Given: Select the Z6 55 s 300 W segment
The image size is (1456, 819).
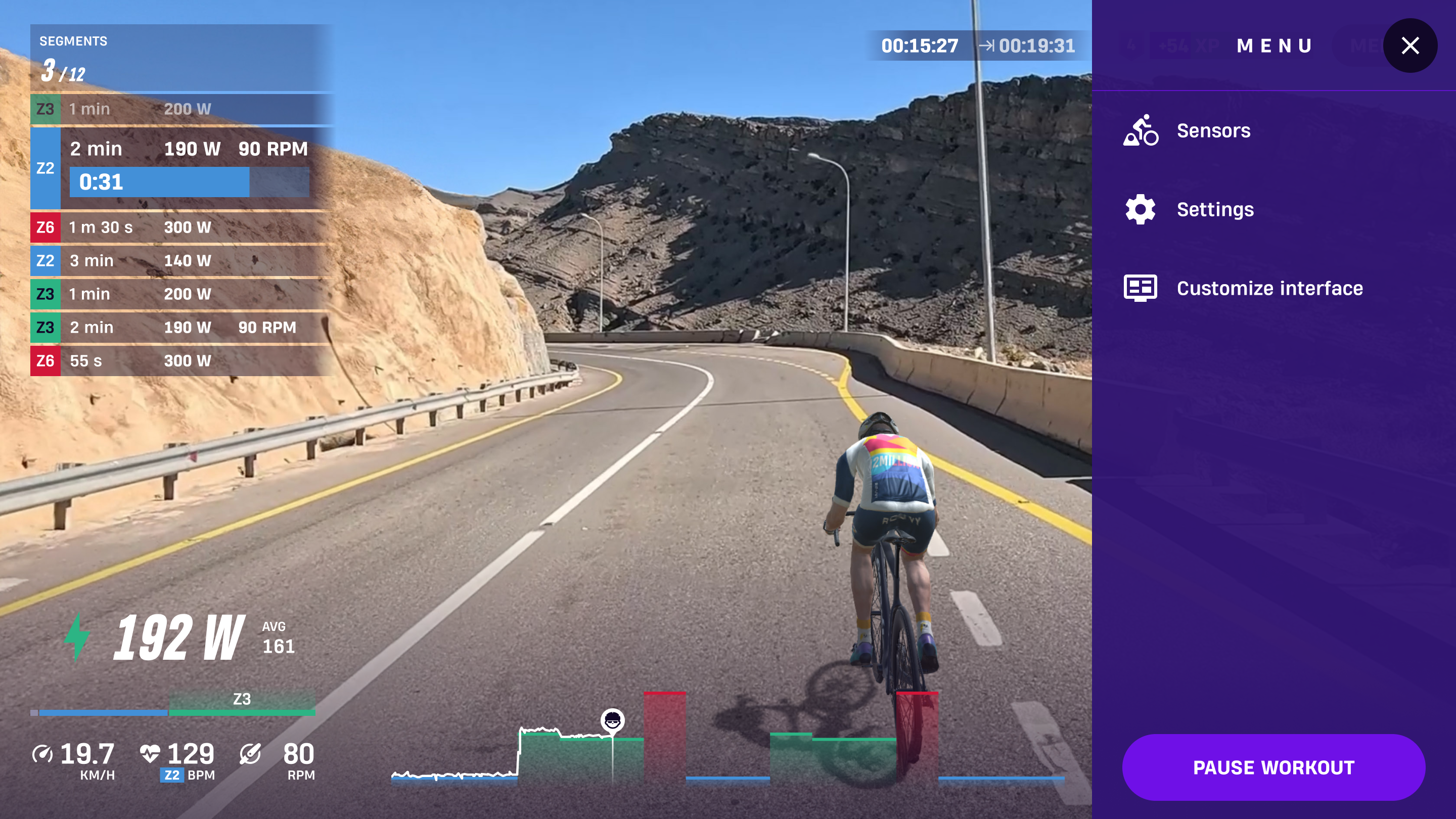Looking at the screenshot, I should click(181, 360).
